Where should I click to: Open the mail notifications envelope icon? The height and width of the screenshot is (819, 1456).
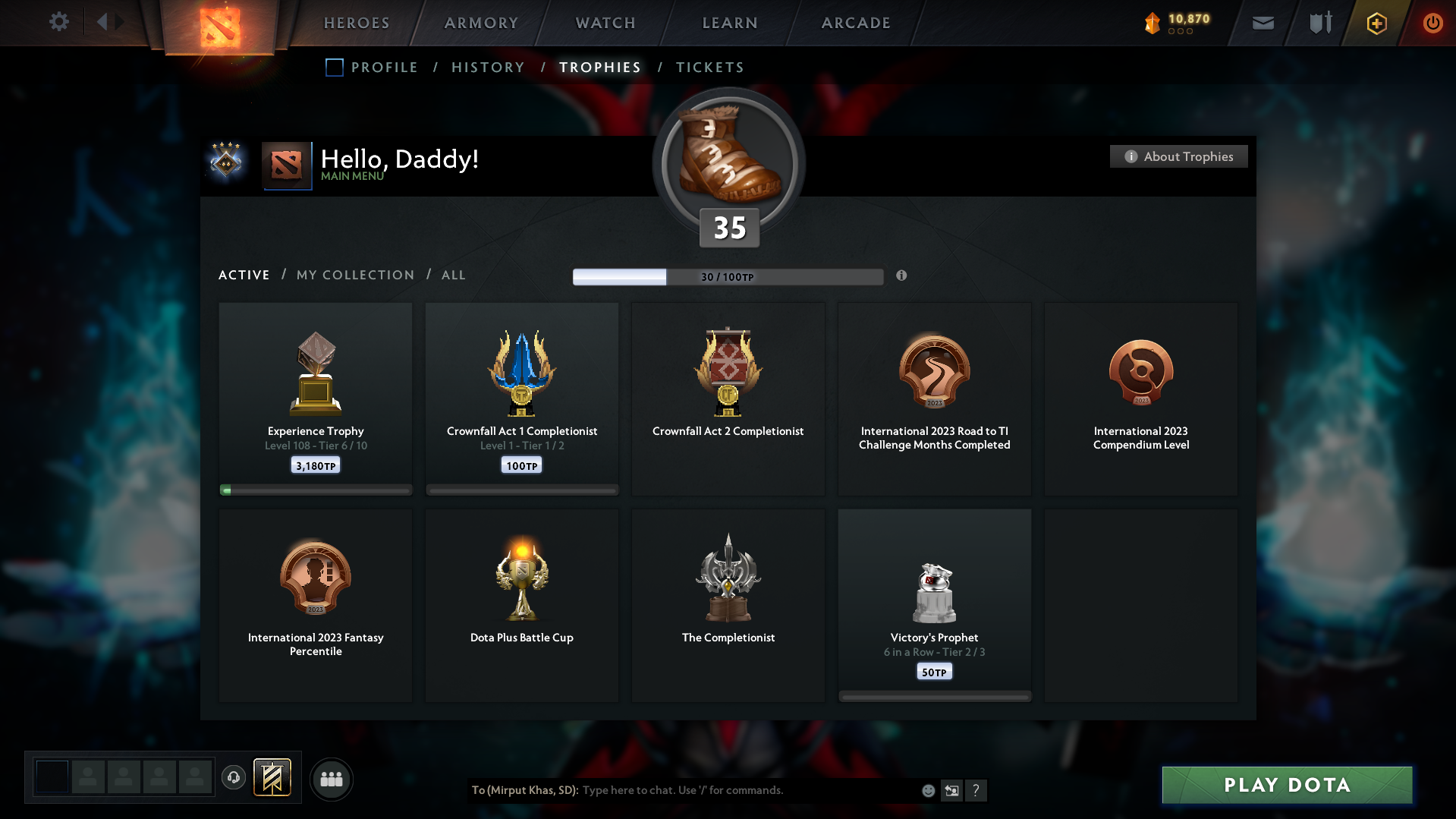tap(1262, 23)
